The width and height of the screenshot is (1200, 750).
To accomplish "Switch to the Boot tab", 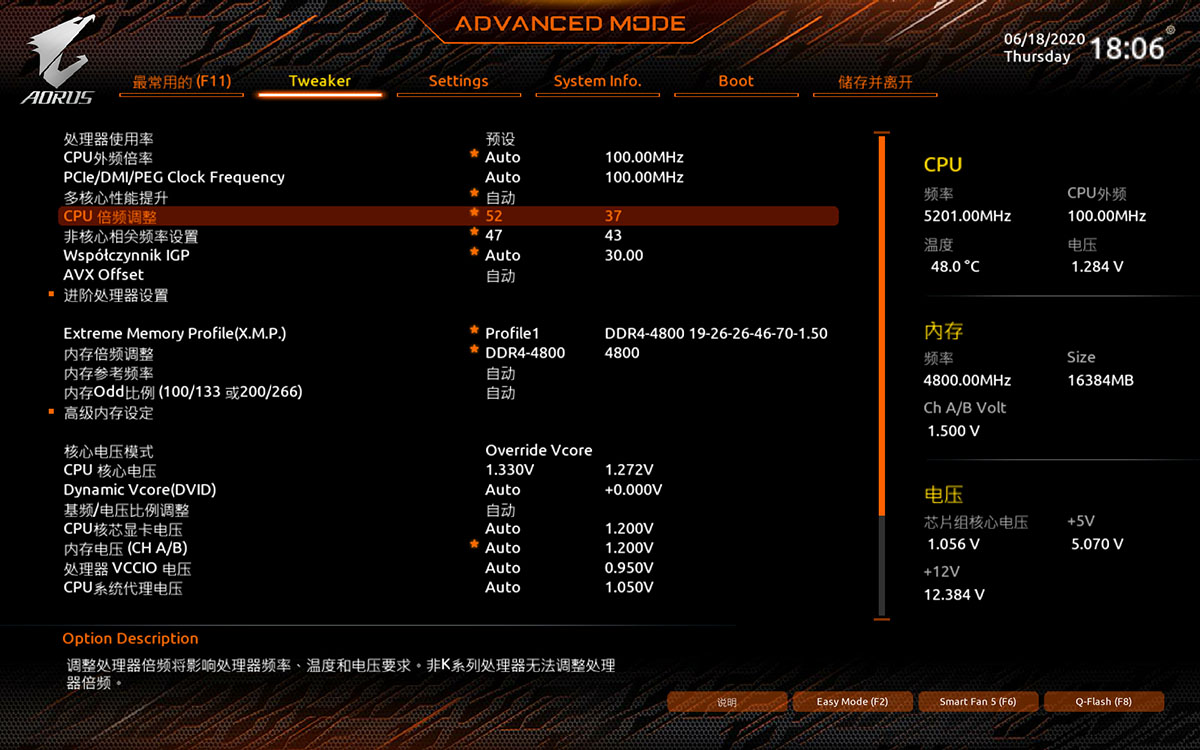I will tap(736, 81).
